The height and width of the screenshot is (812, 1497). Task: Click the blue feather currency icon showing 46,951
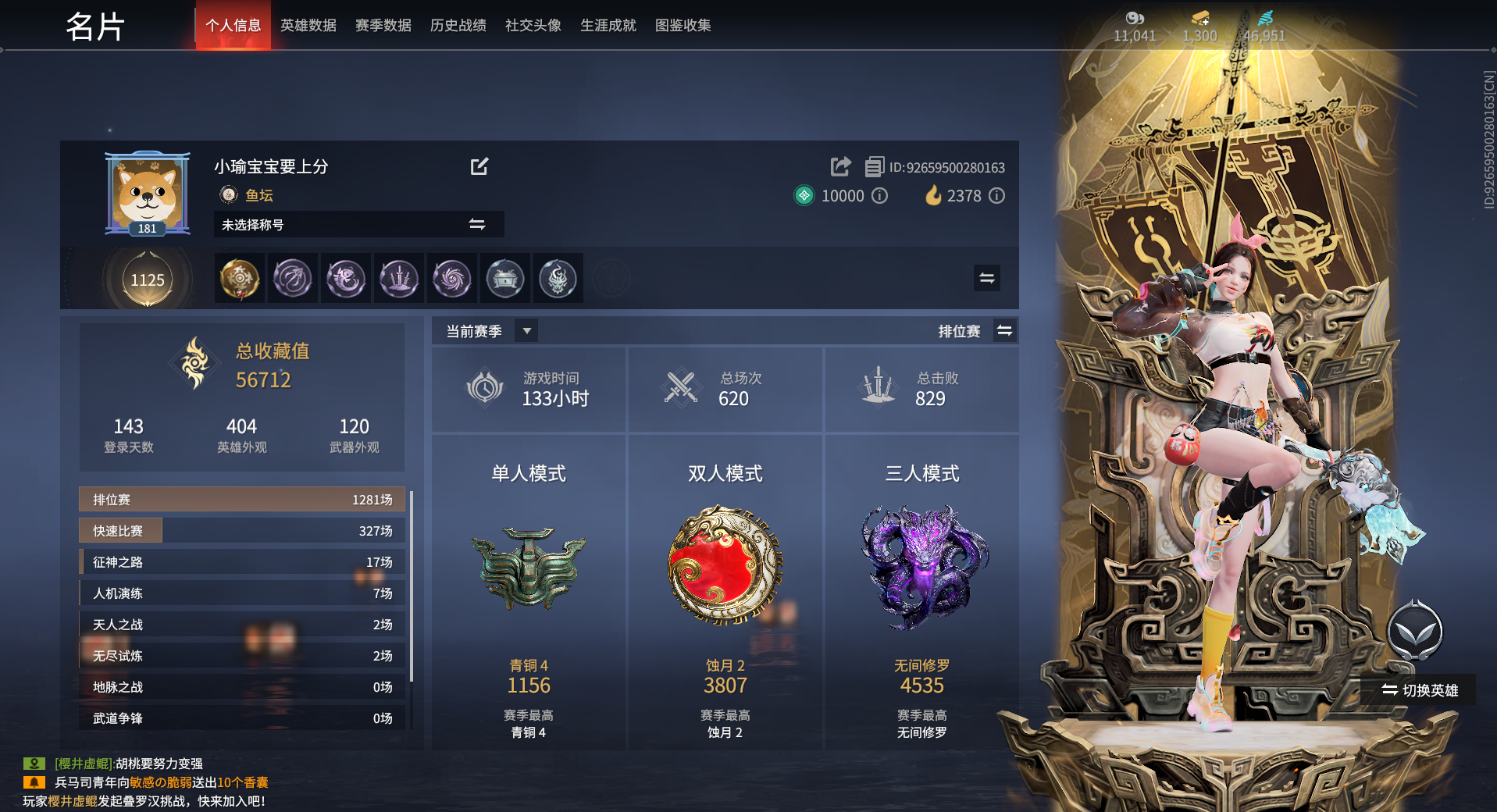point(1266,17)
